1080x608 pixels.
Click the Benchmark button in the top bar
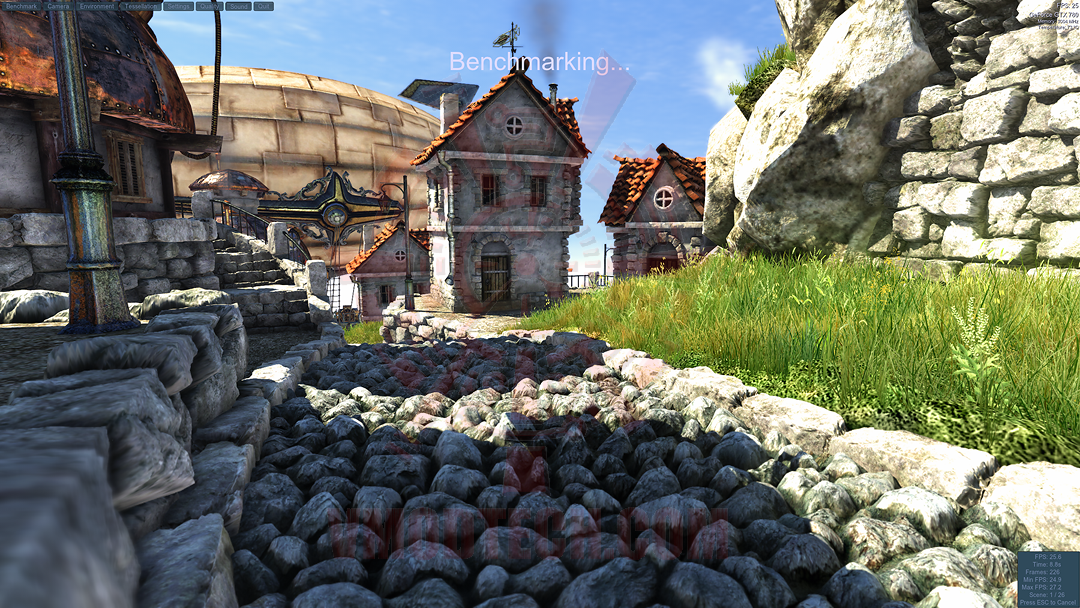pos(21,6)
